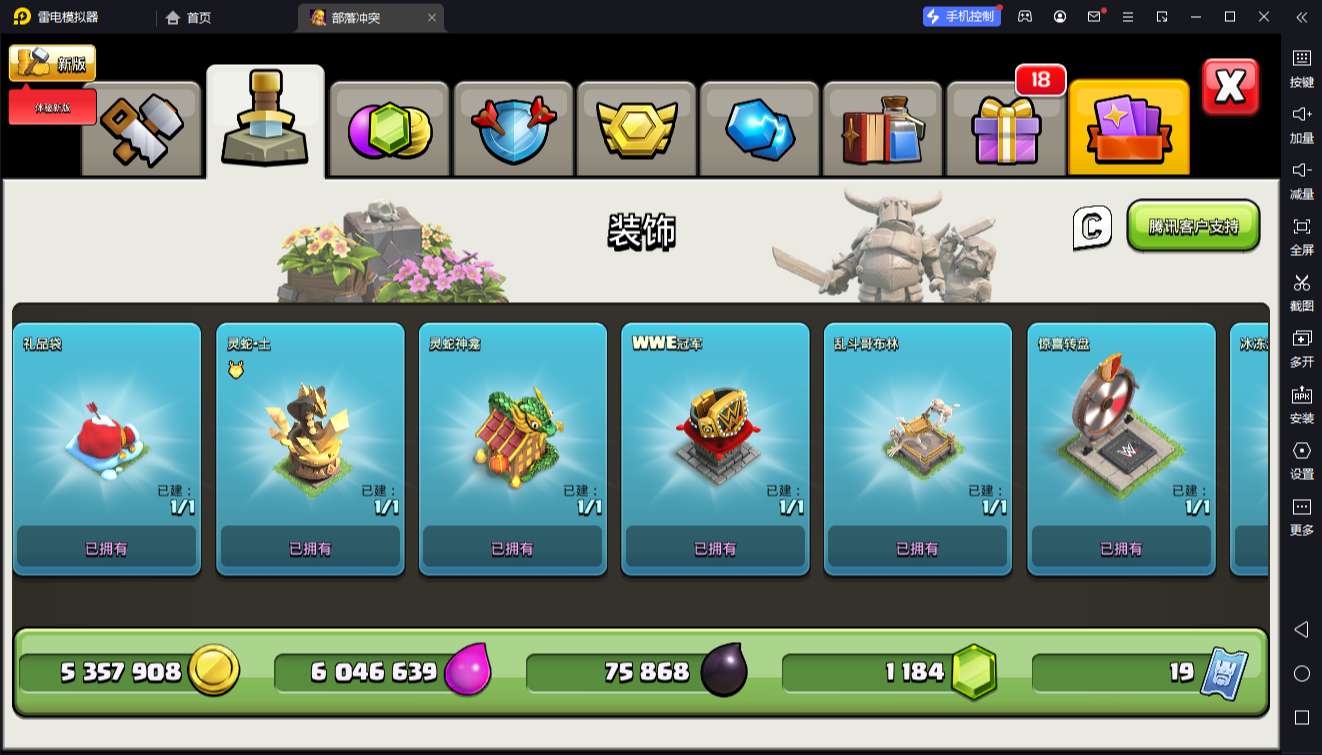The width and height of the screenshot is (1322, 755).
Task: Switch to the golden purple cards tab
Action: (x=1128, y=130)
